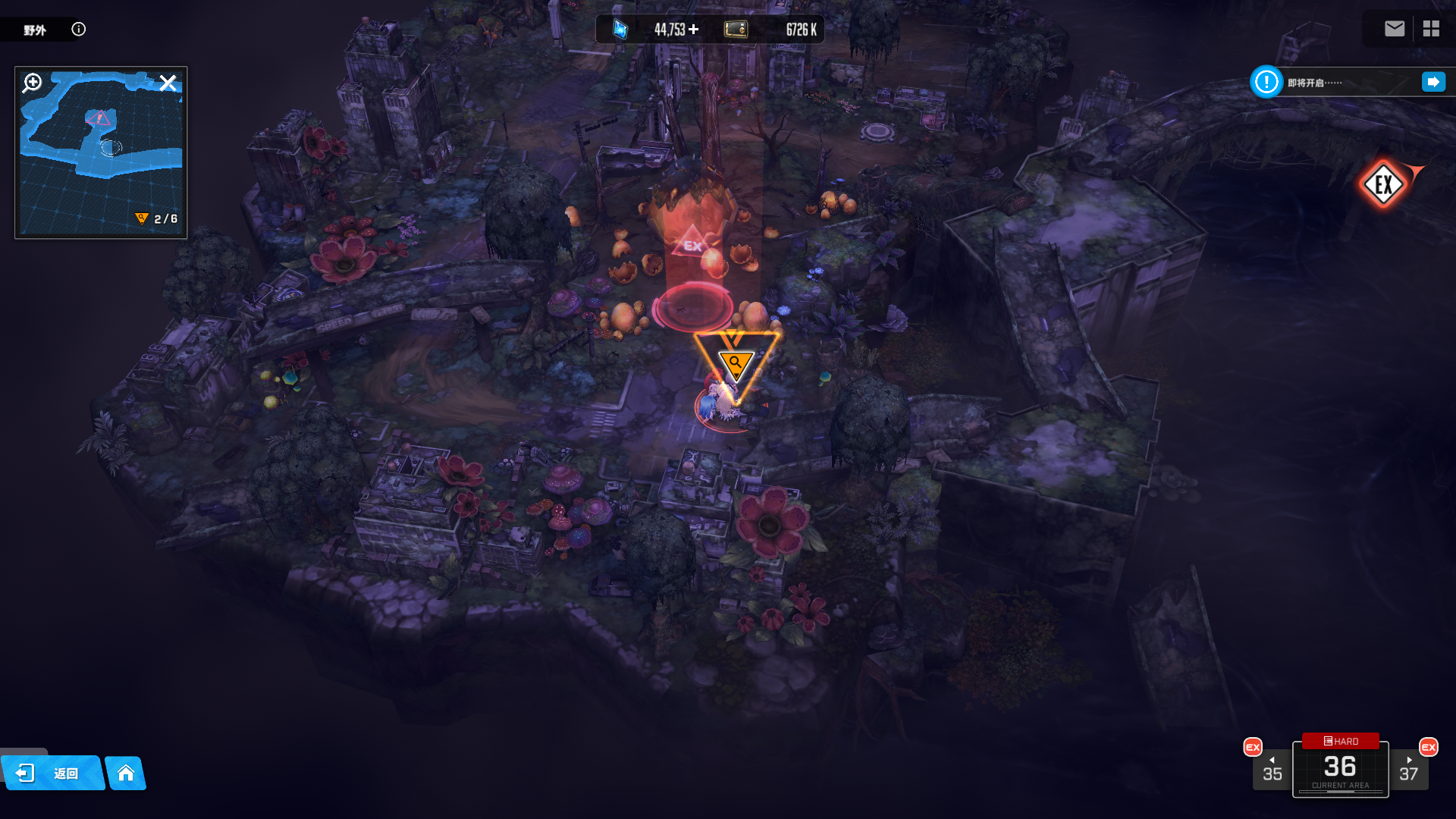Viewport: 1456px width, 819px height.
Task: Click the 返回 back button
Action: pyautogui.click(x=53, y=773)
